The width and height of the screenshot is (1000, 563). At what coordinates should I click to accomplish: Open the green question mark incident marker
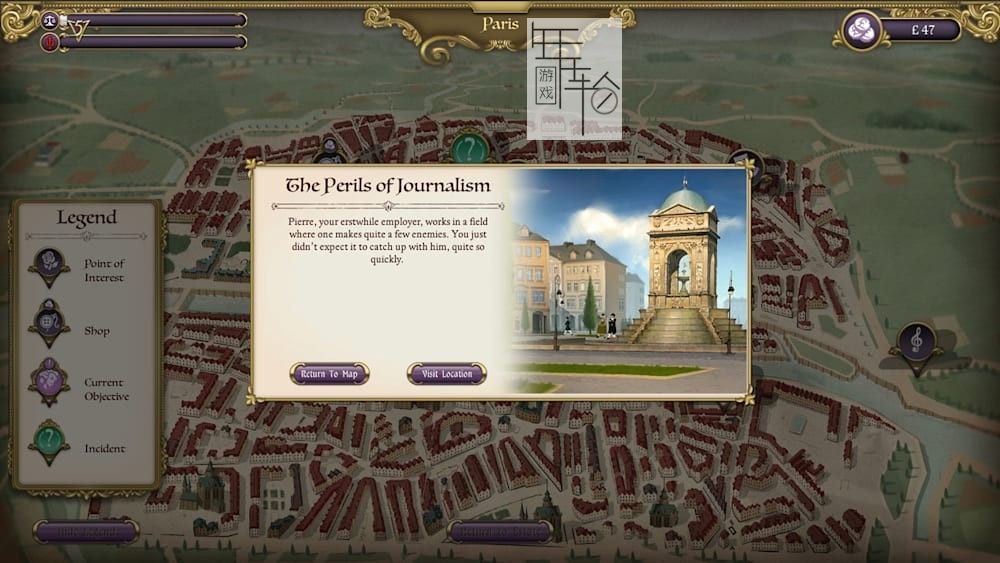click(468, 149)
